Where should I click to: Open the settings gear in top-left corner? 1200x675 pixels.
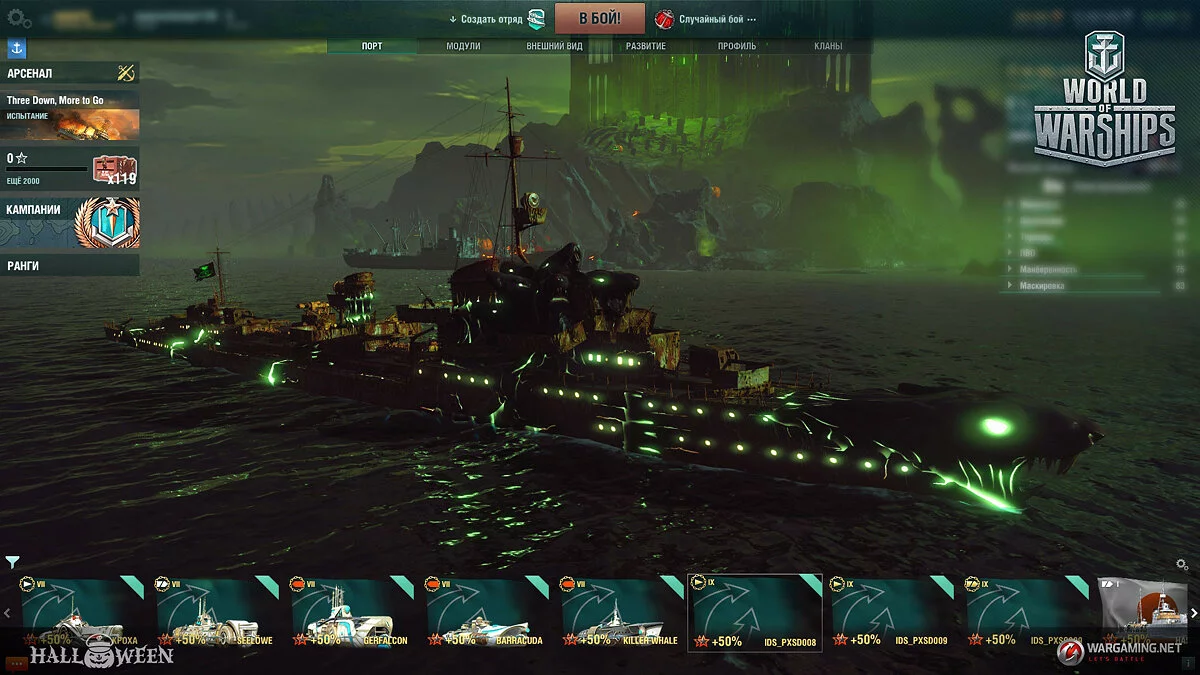coord(19,19)
